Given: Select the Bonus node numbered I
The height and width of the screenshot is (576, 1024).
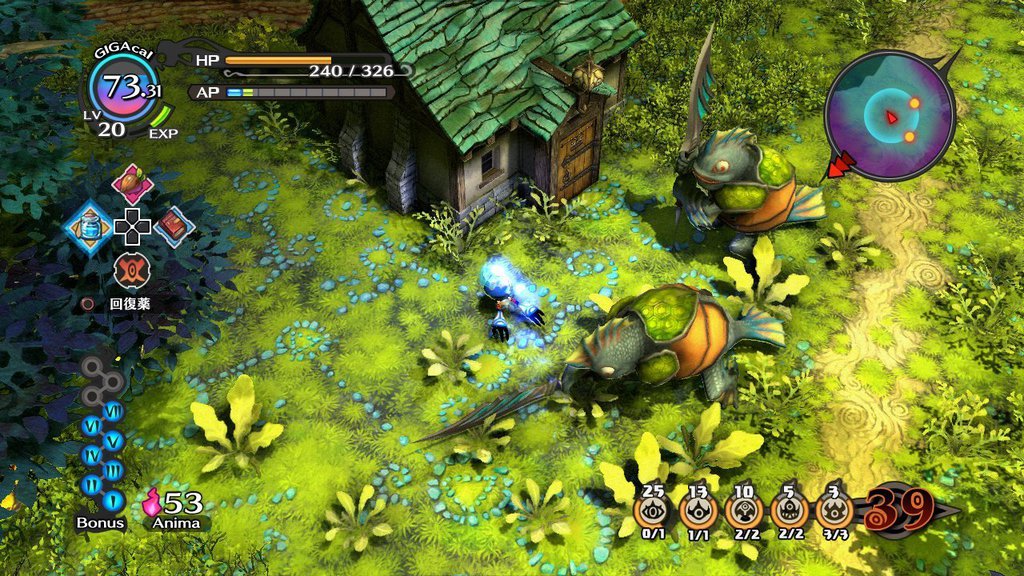Looking at the screenshot, I should 113,499.
